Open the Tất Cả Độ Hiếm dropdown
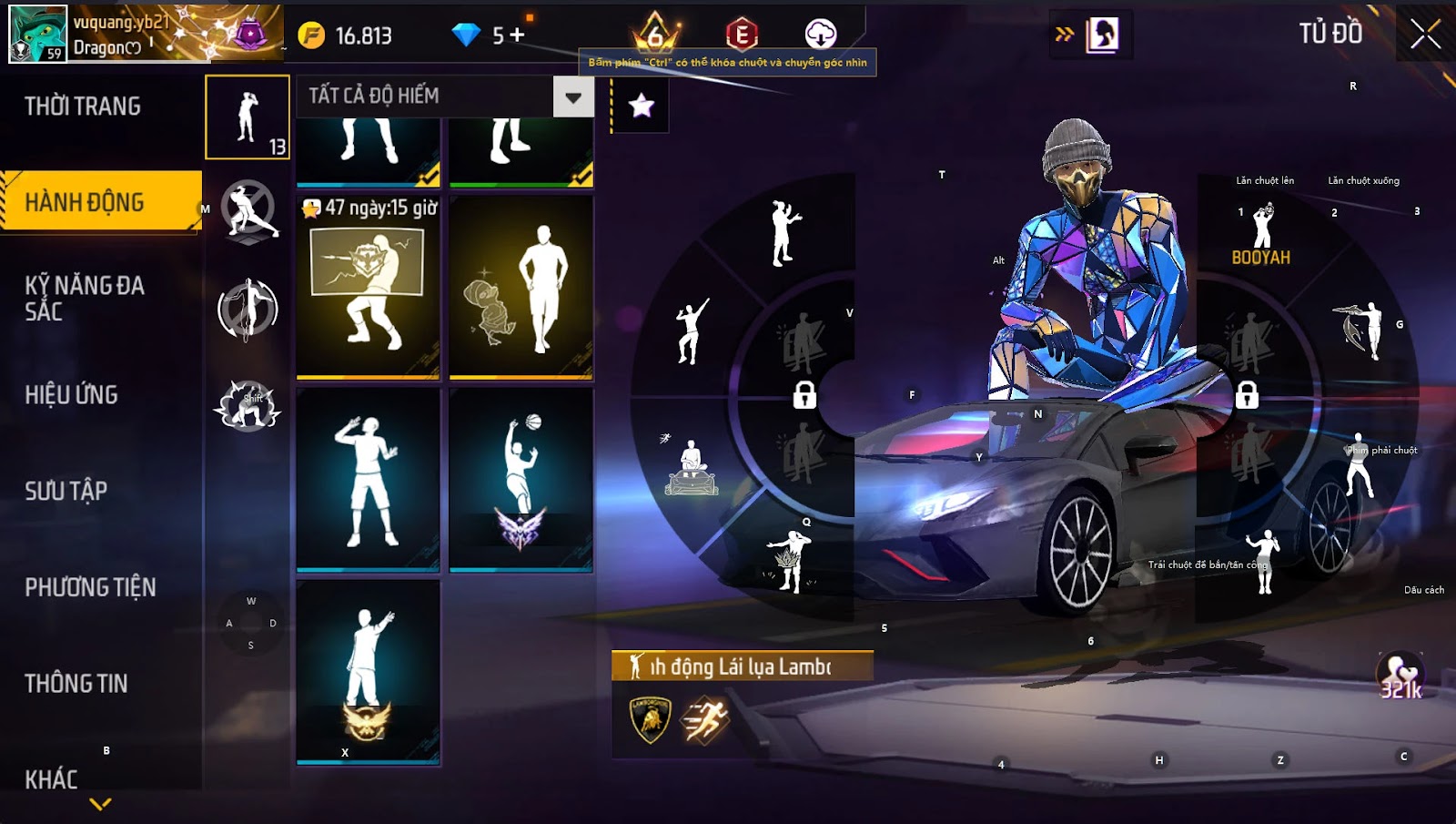 coord(572,97)
